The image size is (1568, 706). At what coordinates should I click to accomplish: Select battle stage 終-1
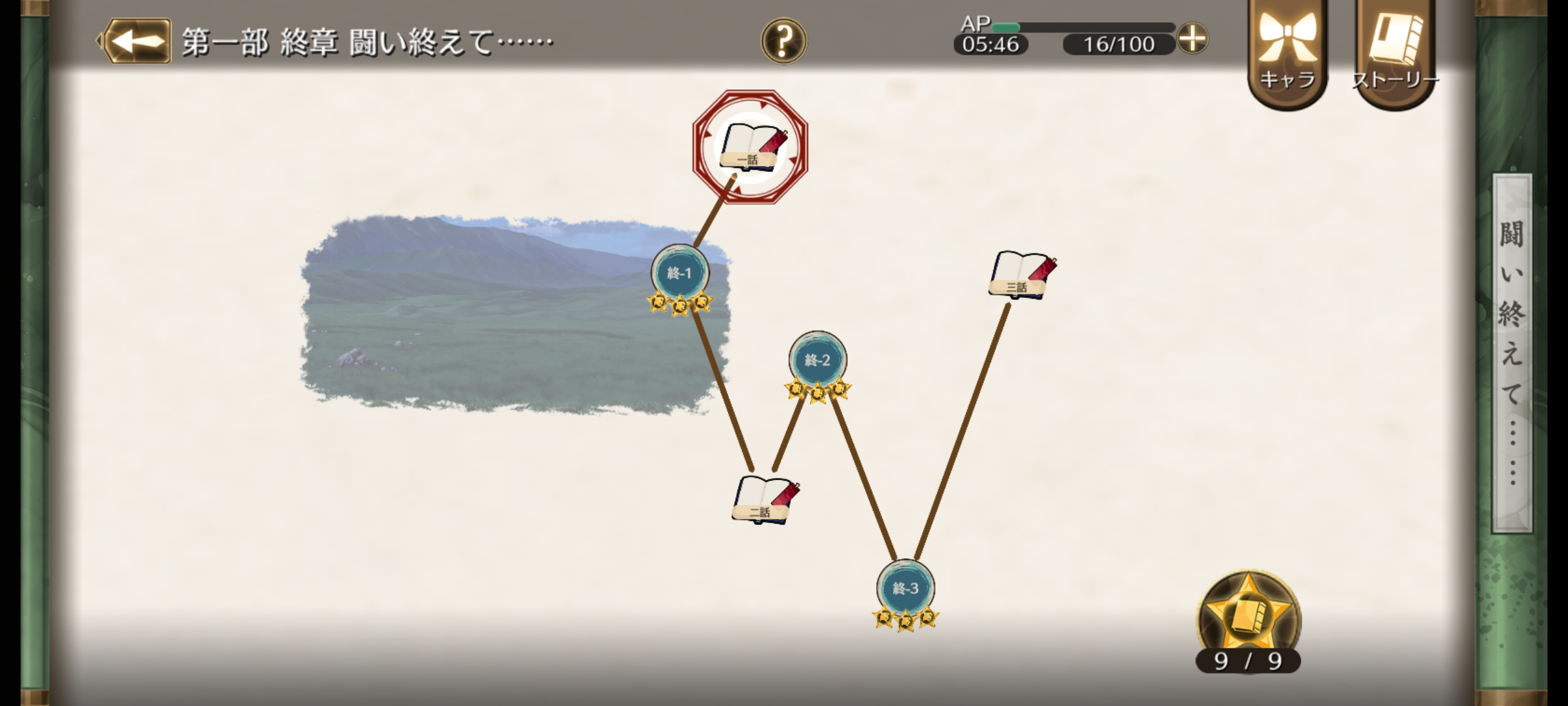(679, 274)
